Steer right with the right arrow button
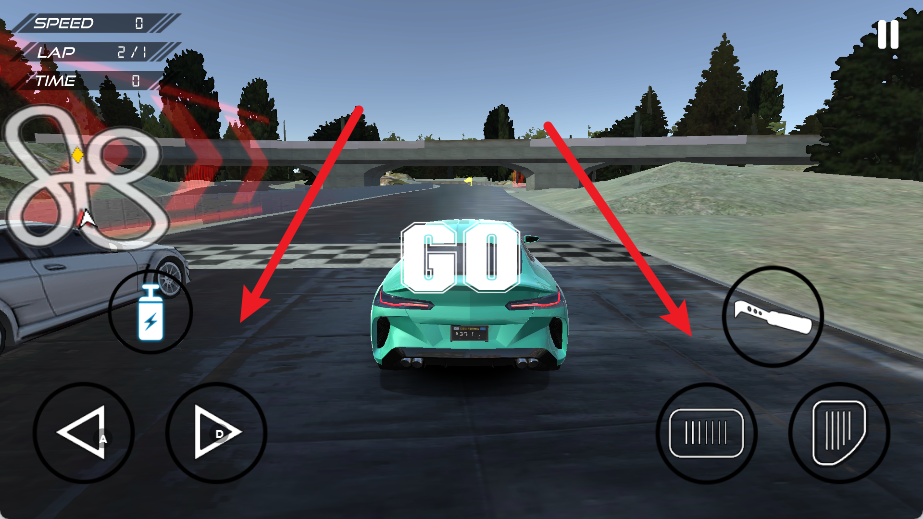This screenshot has width=923, height=519. click(x=216, y=433)
